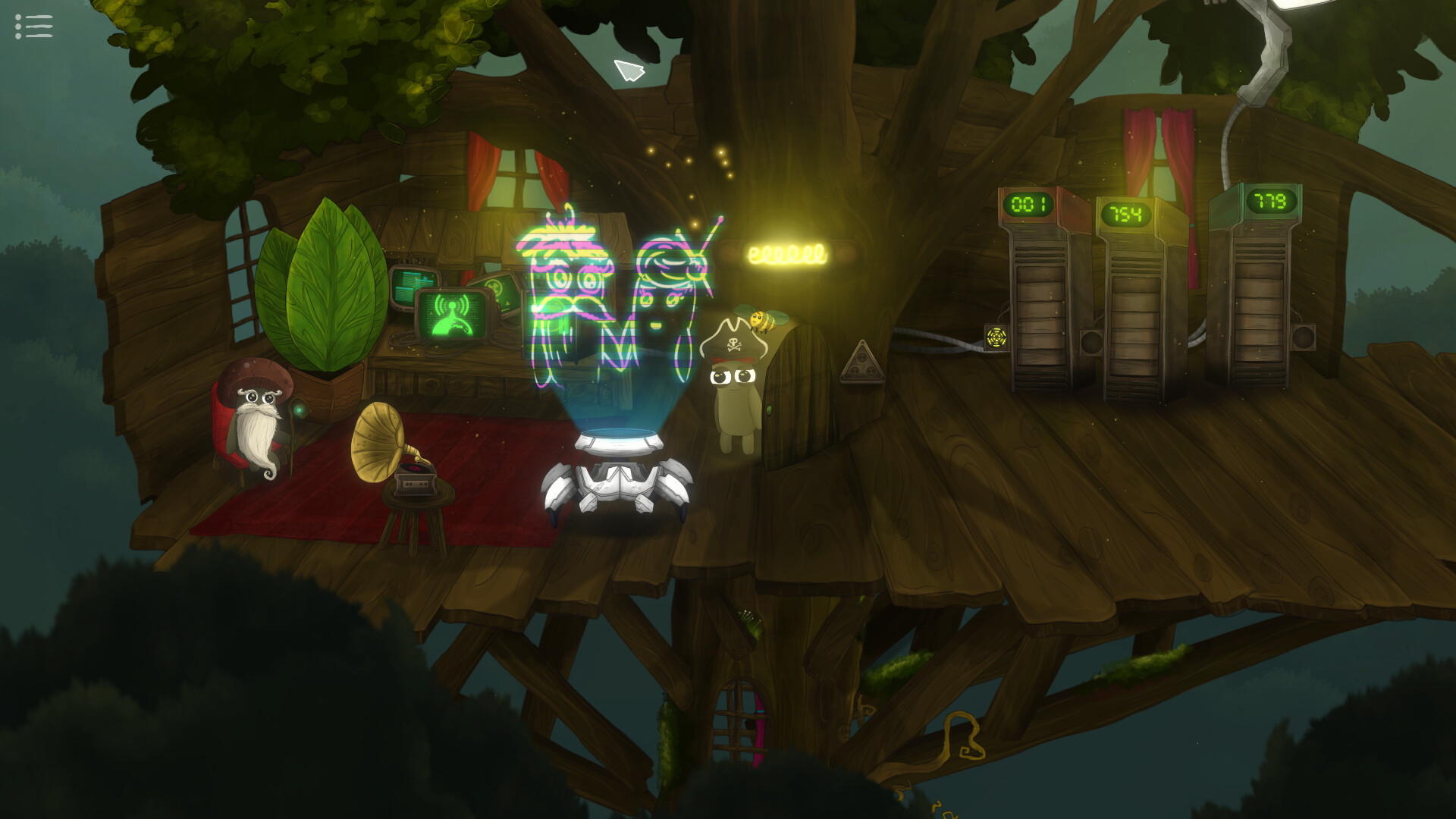Expand the 754 server counter display

coord(1128,213)
